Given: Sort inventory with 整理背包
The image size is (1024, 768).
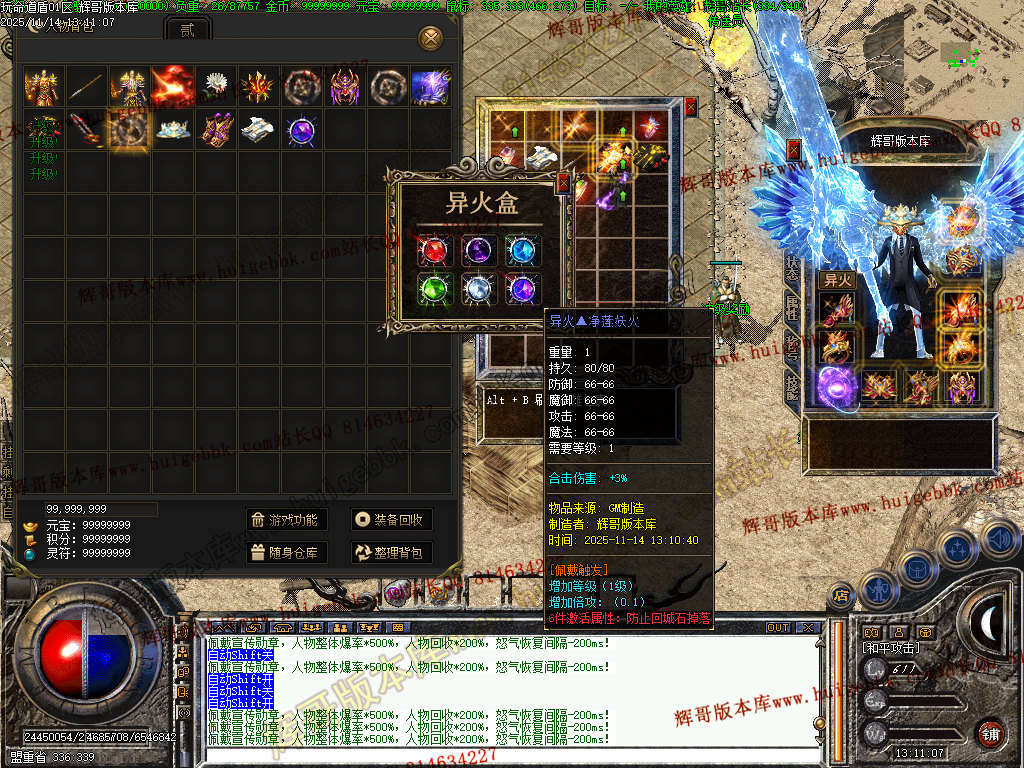Looking at the screenshot, I should [392, 552].
